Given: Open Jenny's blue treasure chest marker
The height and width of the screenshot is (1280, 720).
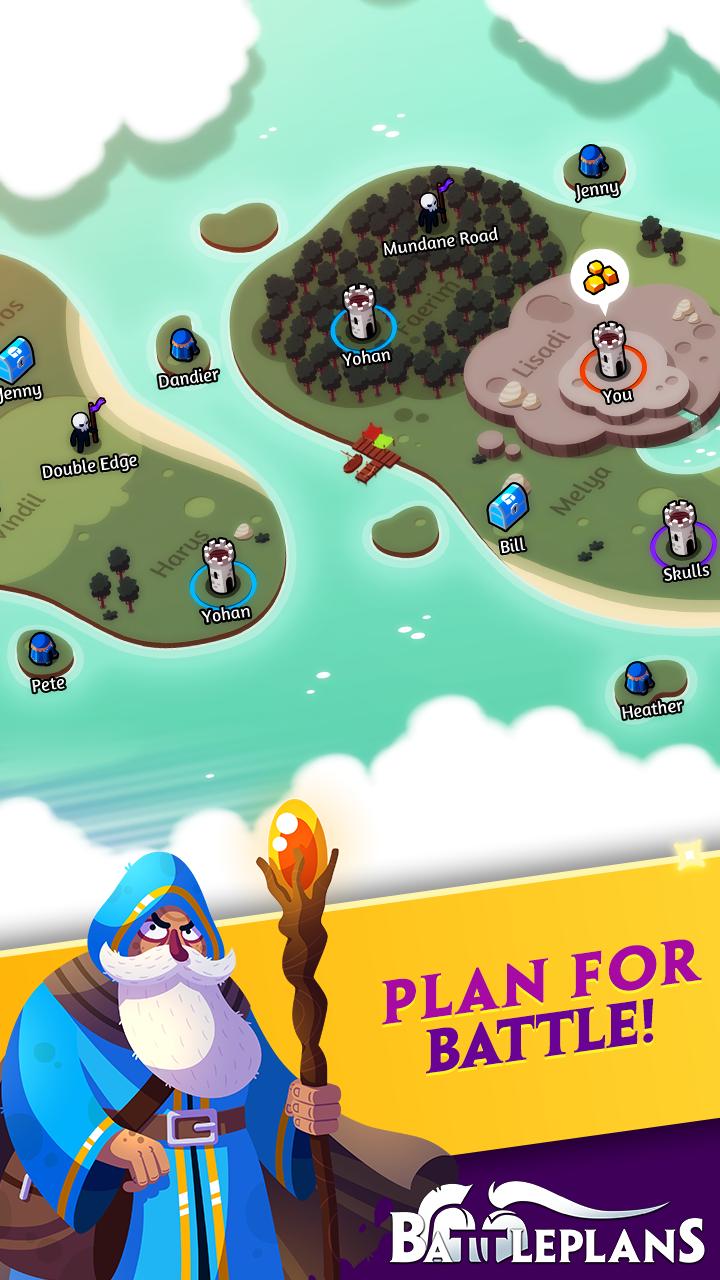Looking at the screenshot, I should pos(15,356).
